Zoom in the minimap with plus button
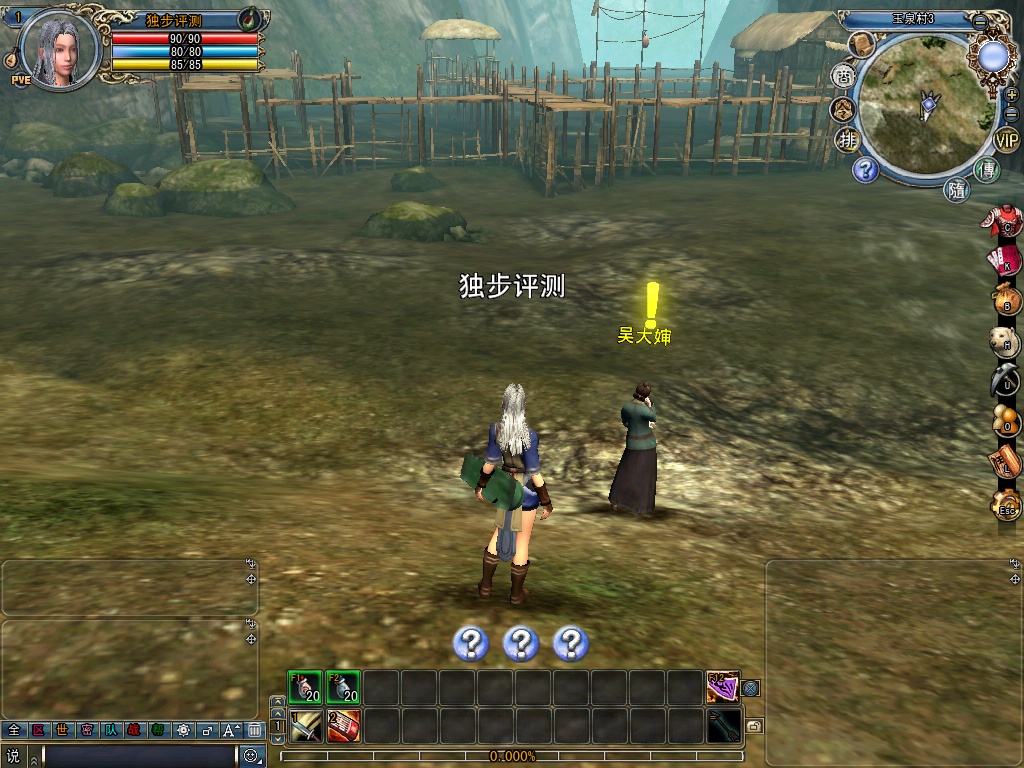Viewport: 1024px width, 768px height. [1011, 95]
